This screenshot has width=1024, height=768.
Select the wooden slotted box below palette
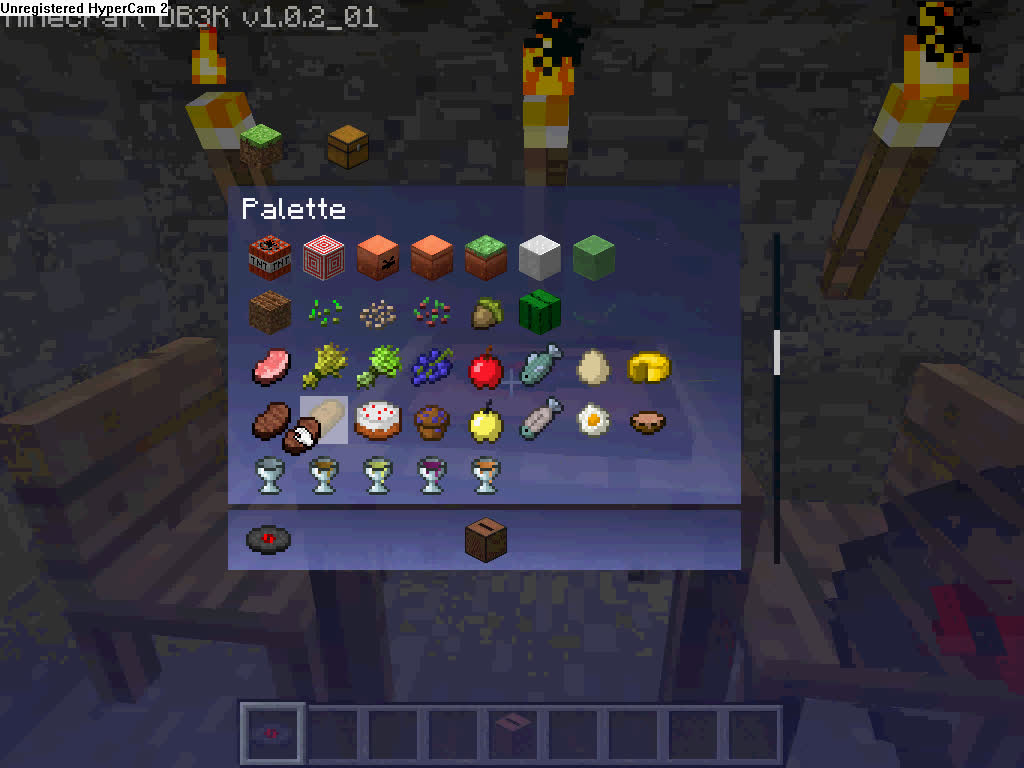(486, 540)
